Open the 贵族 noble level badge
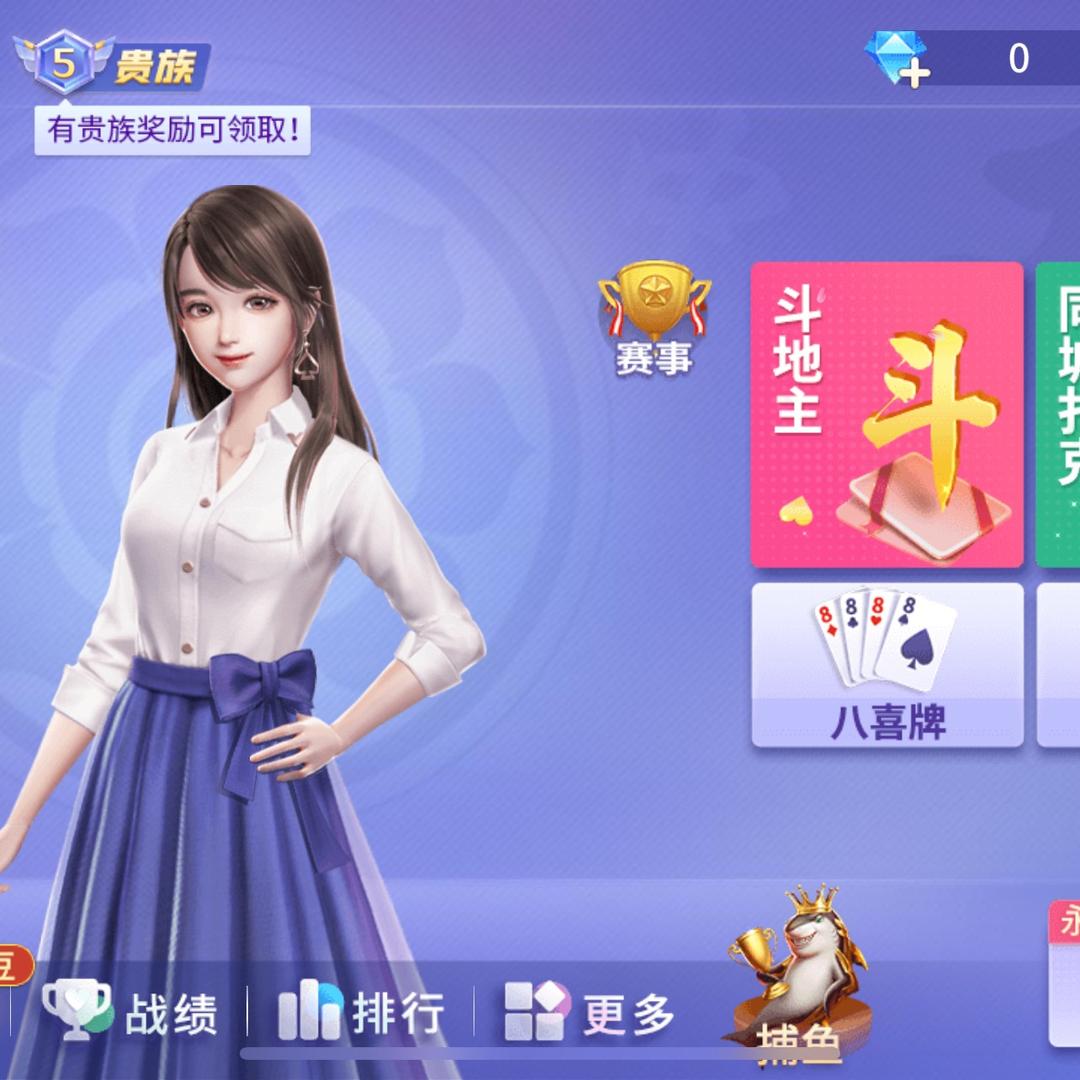This screenshot has height=1080, width=1080. pos(112,65)
